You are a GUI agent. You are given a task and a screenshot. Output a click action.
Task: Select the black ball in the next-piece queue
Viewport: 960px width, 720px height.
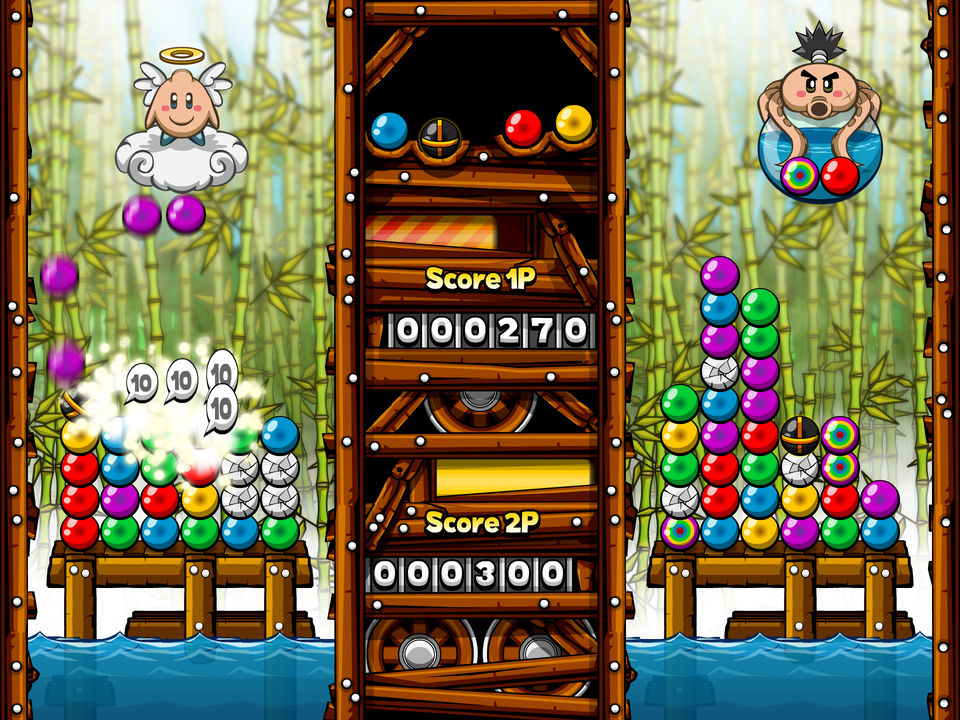click(x=437, y=136)
